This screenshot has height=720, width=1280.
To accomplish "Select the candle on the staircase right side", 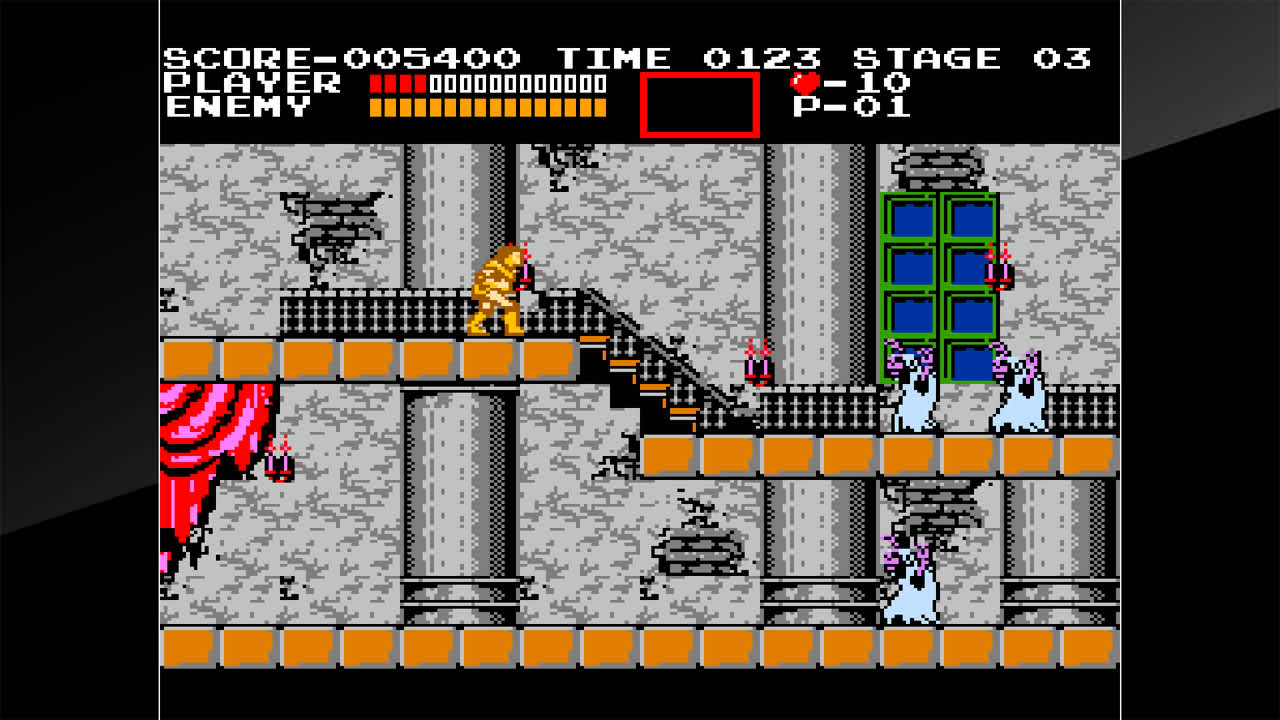I will click(x=756, y=365).
